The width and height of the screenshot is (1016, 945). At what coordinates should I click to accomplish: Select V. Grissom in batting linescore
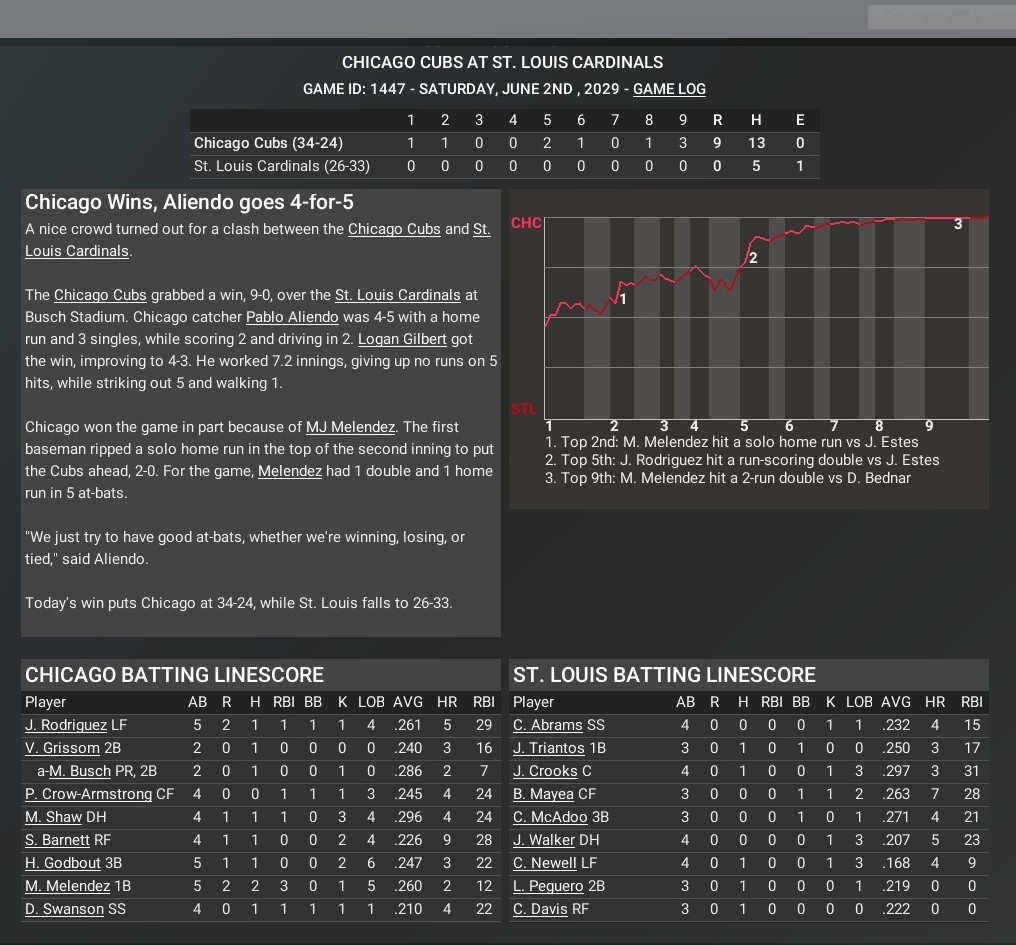[62, 748]
